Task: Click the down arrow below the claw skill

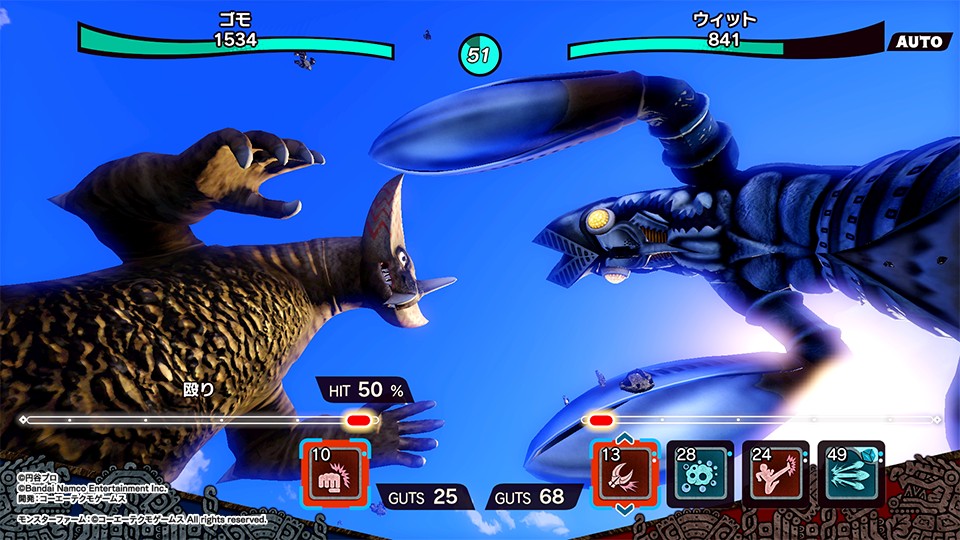Action: tap(625, 508)
